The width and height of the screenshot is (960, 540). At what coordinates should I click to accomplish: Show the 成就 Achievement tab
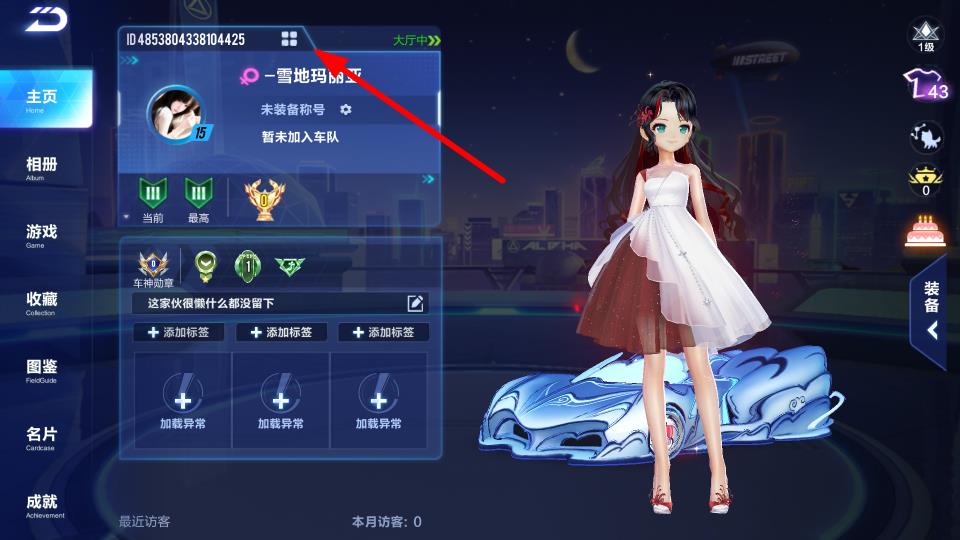pos(42,505)
